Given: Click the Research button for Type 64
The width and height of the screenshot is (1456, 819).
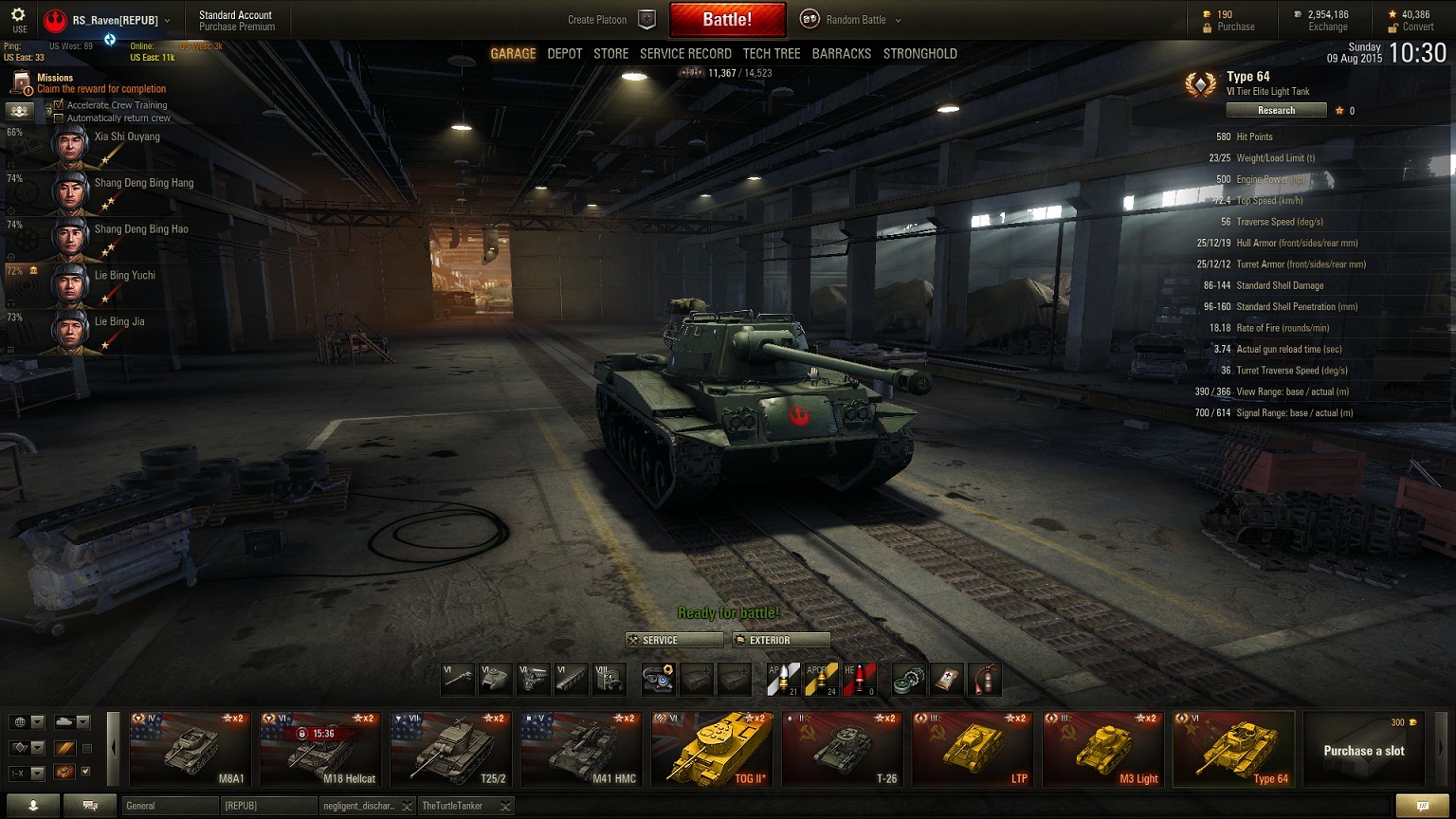Looking at the screenshot, I should click(1276, 111).
